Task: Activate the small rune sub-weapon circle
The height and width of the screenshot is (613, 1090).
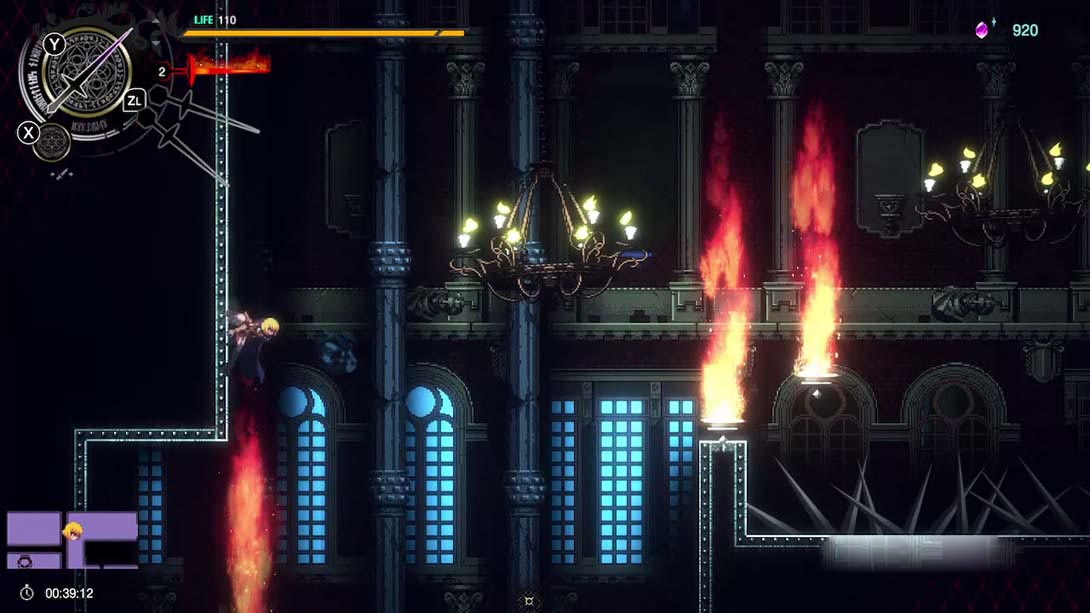Action: click(51, 142)
